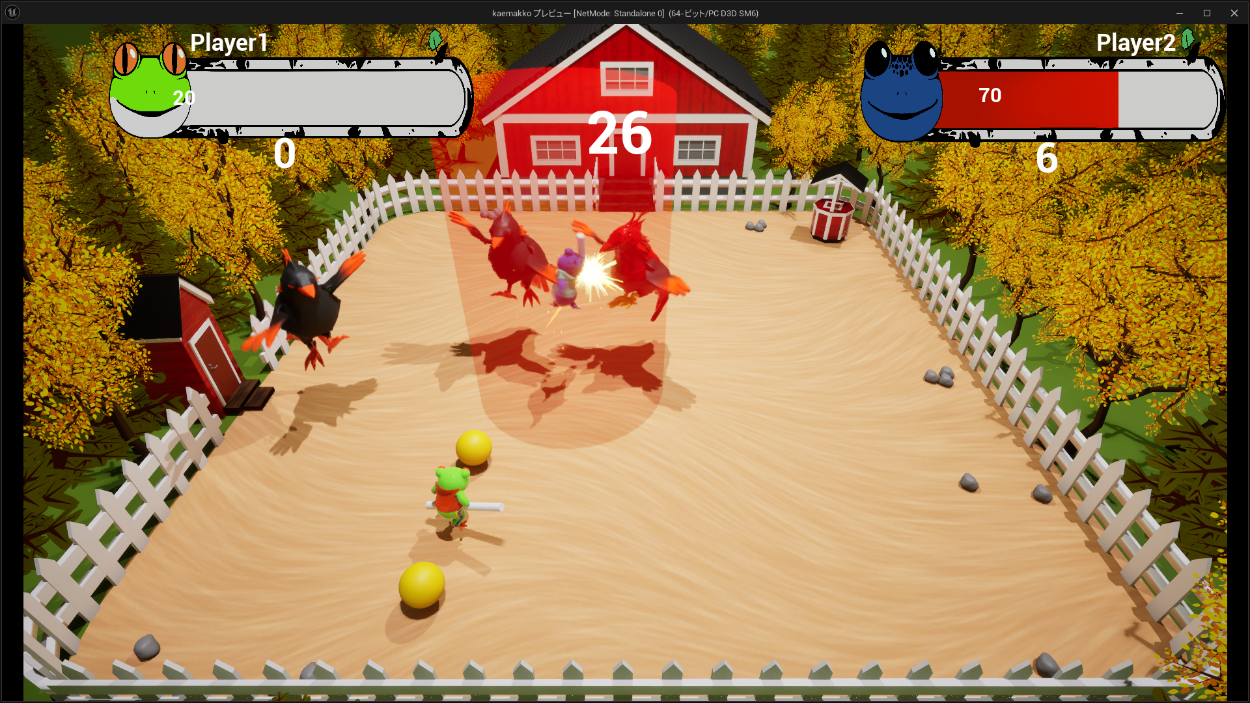
Task: Click Player1's green frog portrait
Action: [148, 90]
